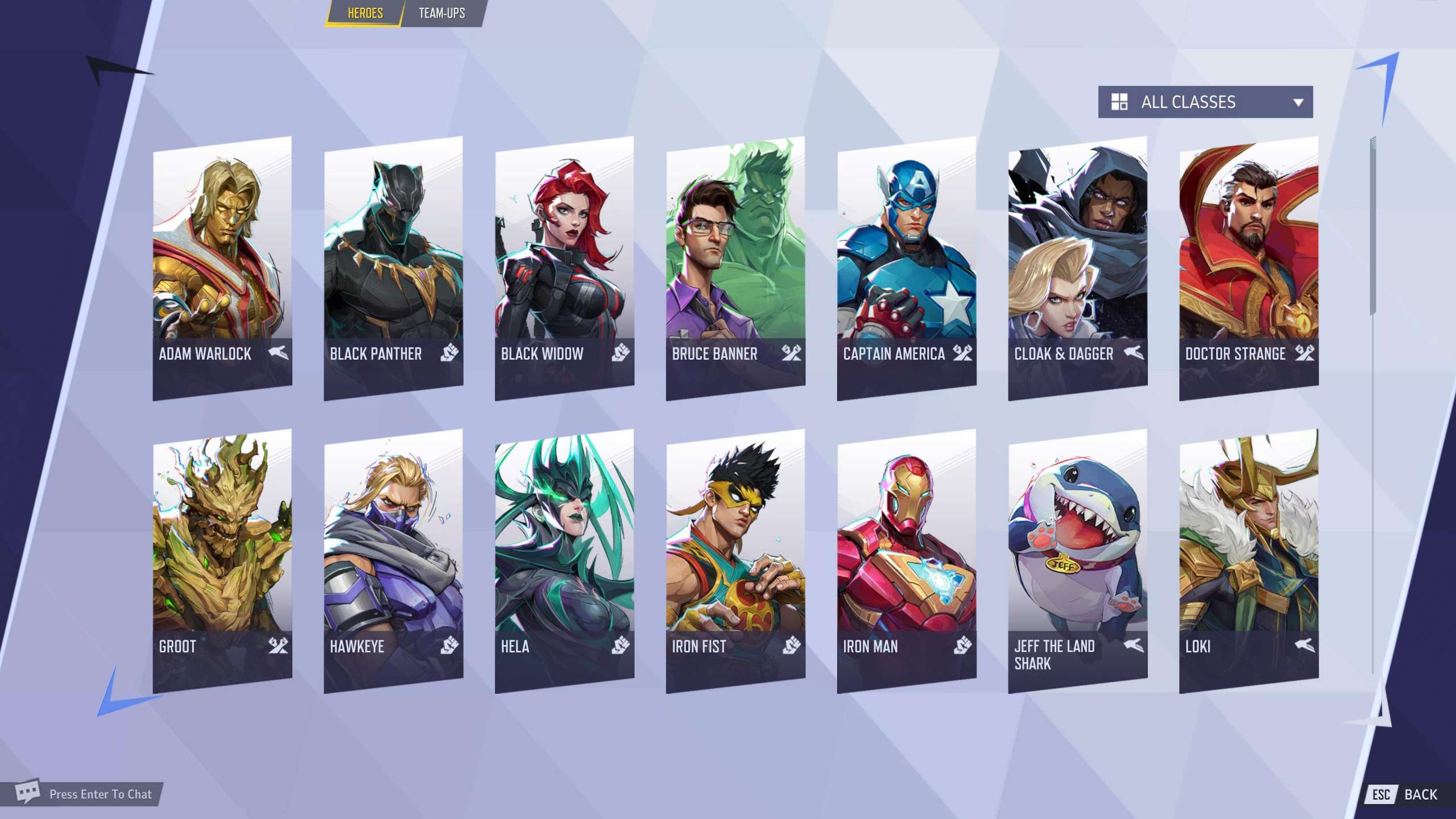Select the Duelist role icon beside Black Panther
Screen dimensions: 1456x819
[449, 354]
